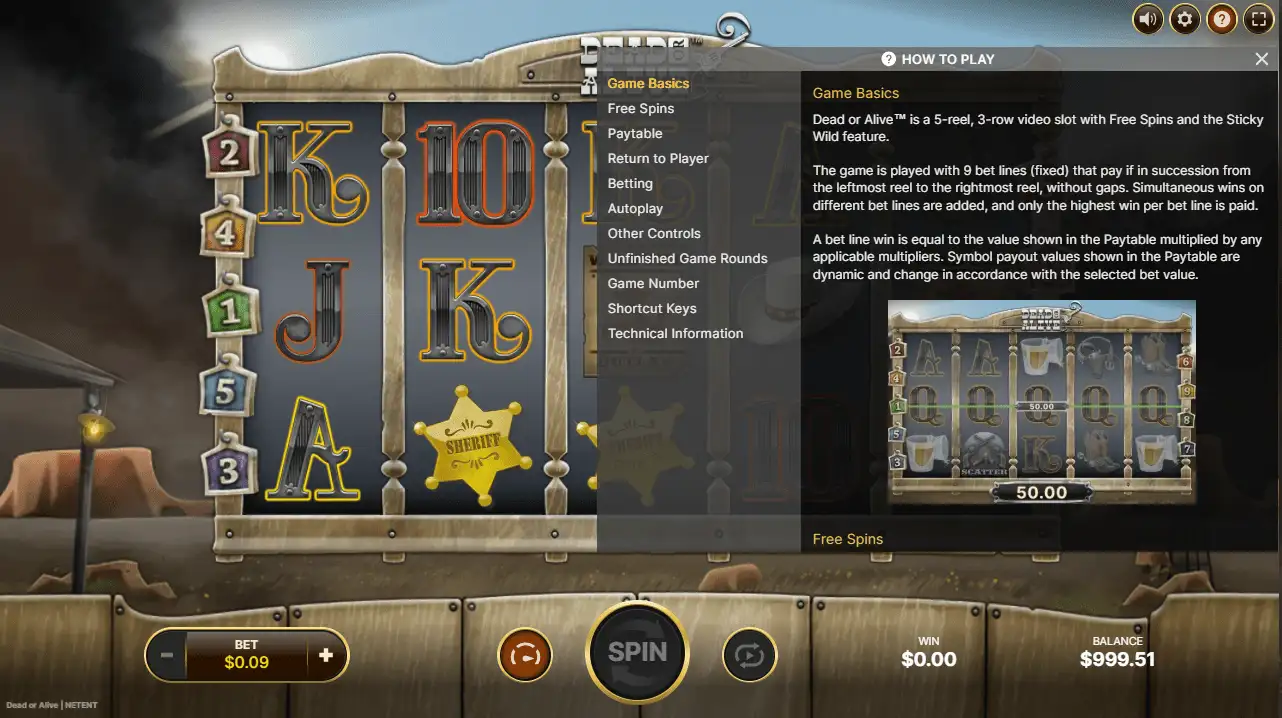Open the Free Spins help section
Viewport: 1282px width, 718px height.
click(x=641, y=108)
